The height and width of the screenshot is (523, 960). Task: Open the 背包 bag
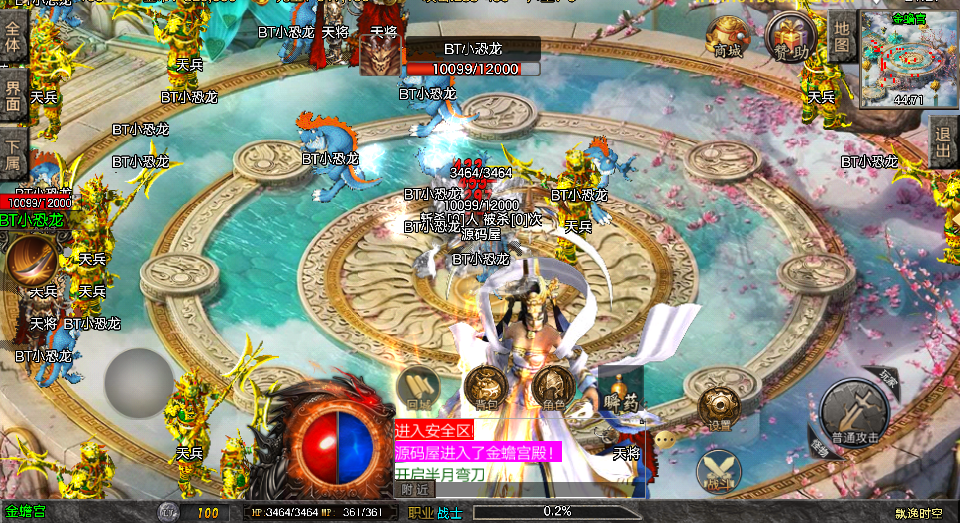click(487, 388)
